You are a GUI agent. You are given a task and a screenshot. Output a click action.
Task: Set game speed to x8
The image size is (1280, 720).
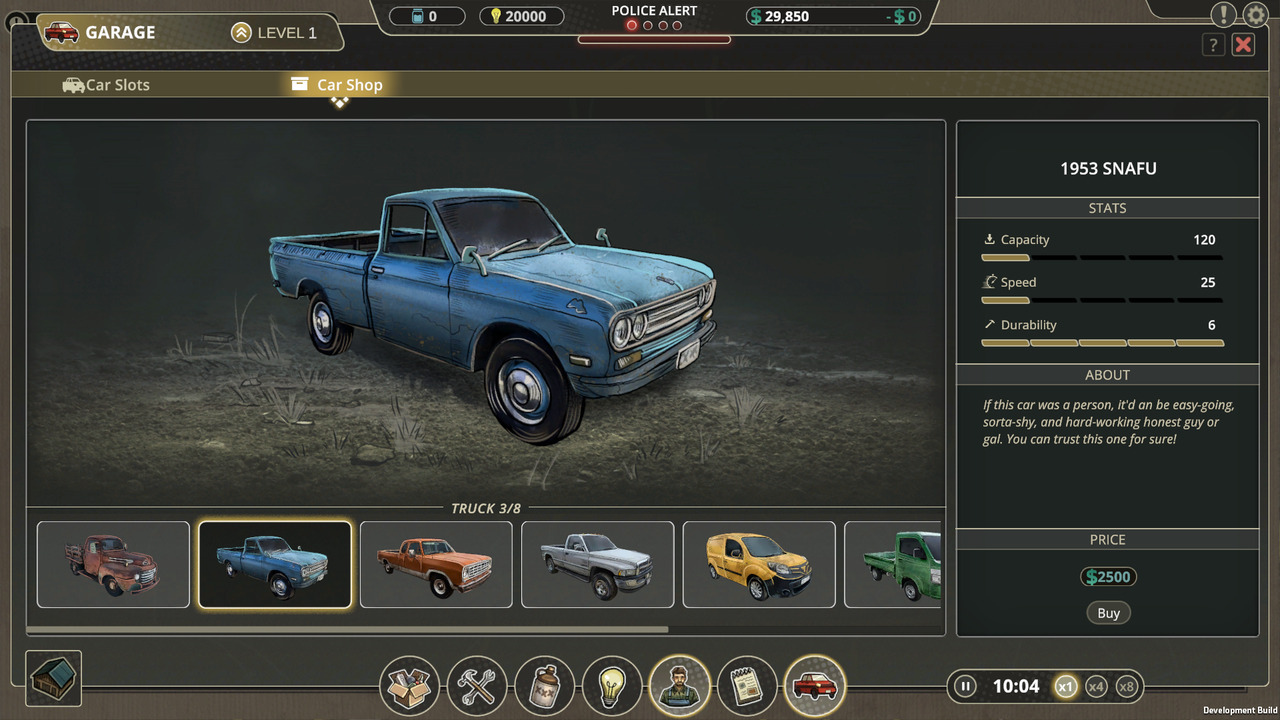pyautogui.click(x=1127, y=686)
